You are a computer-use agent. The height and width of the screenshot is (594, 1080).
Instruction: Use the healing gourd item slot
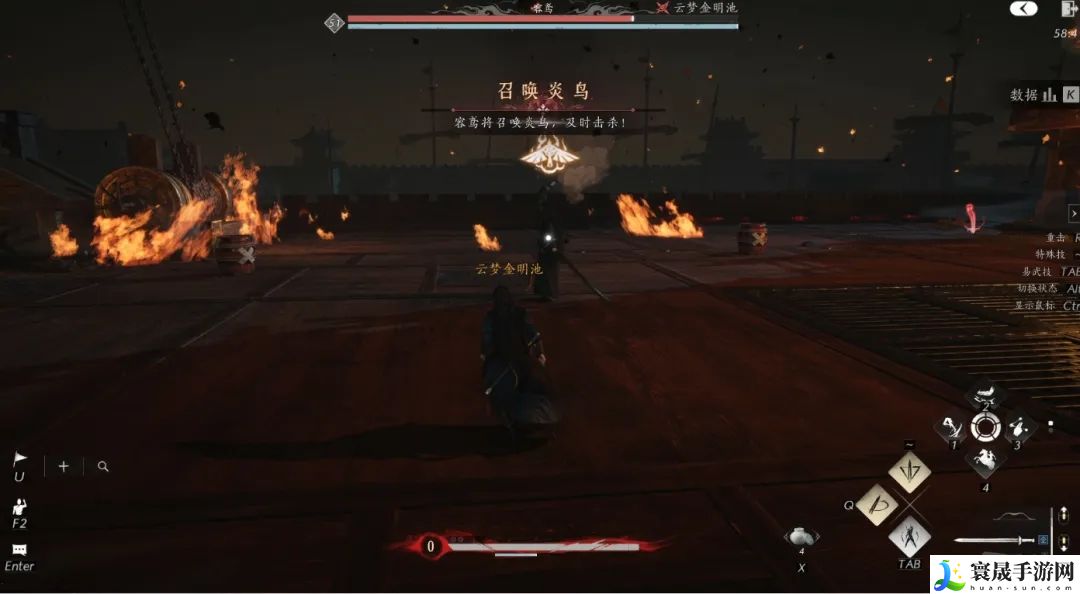click(801, 537)
